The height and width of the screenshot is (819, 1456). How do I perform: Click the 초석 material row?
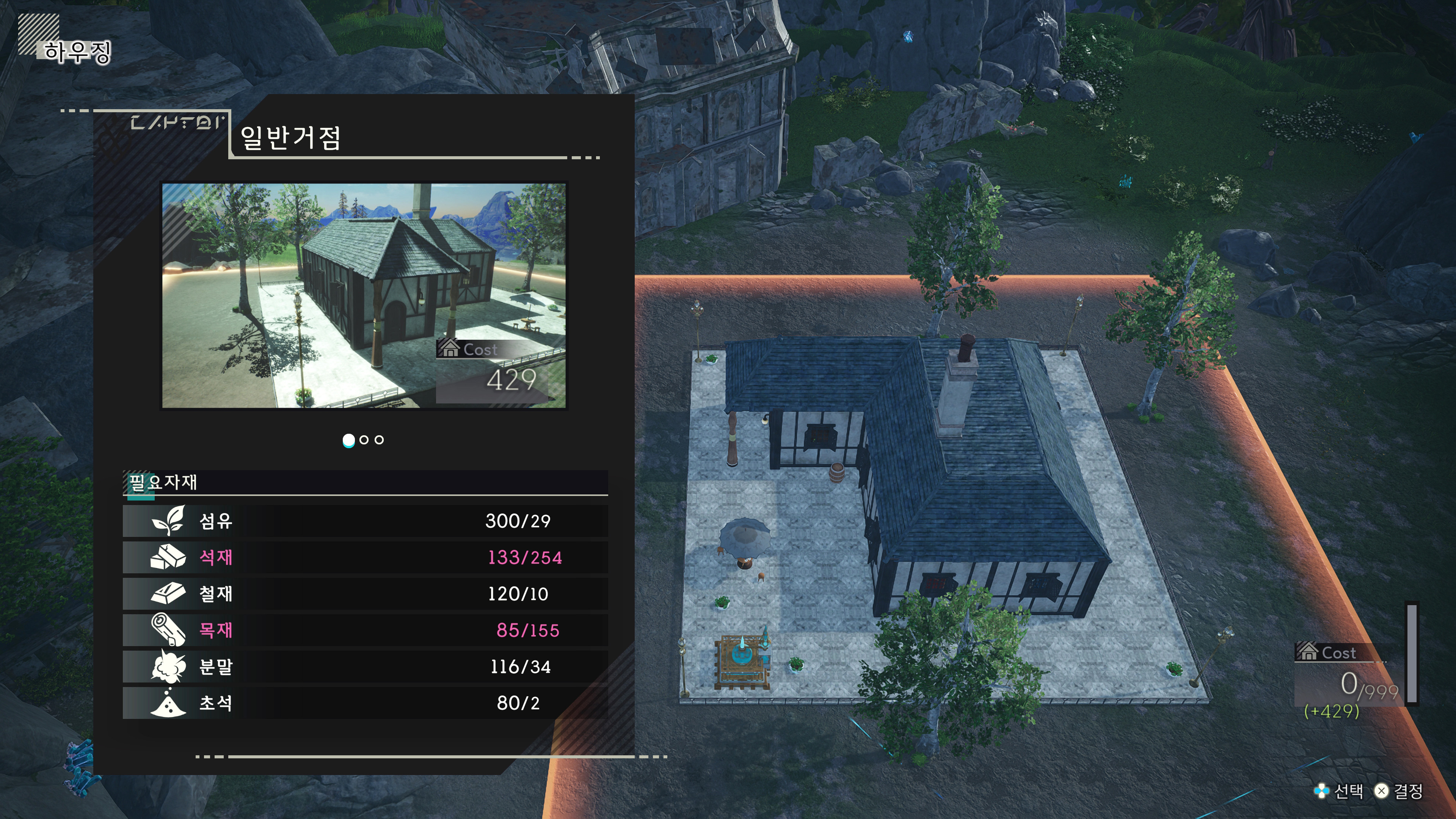coord(365,703)
